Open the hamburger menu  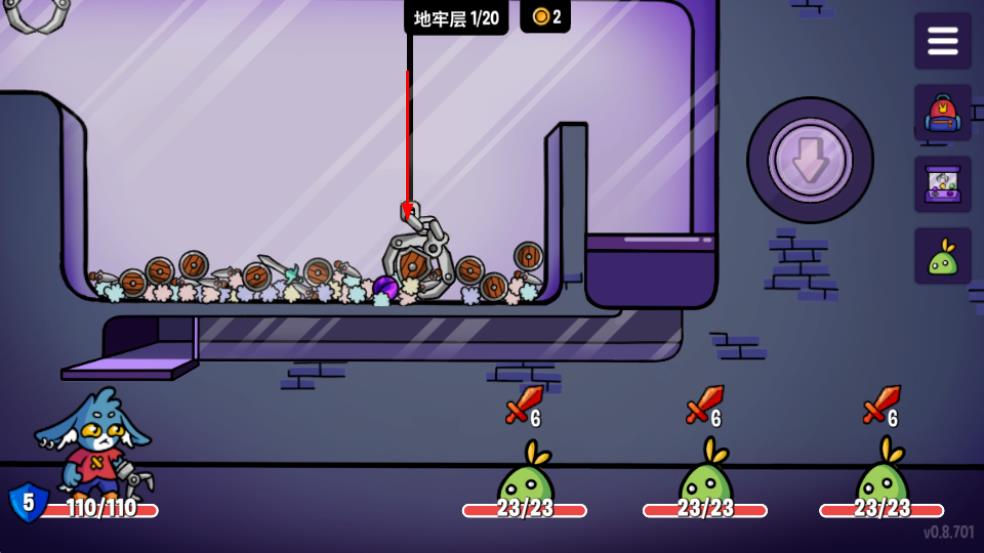pos(942,41)
